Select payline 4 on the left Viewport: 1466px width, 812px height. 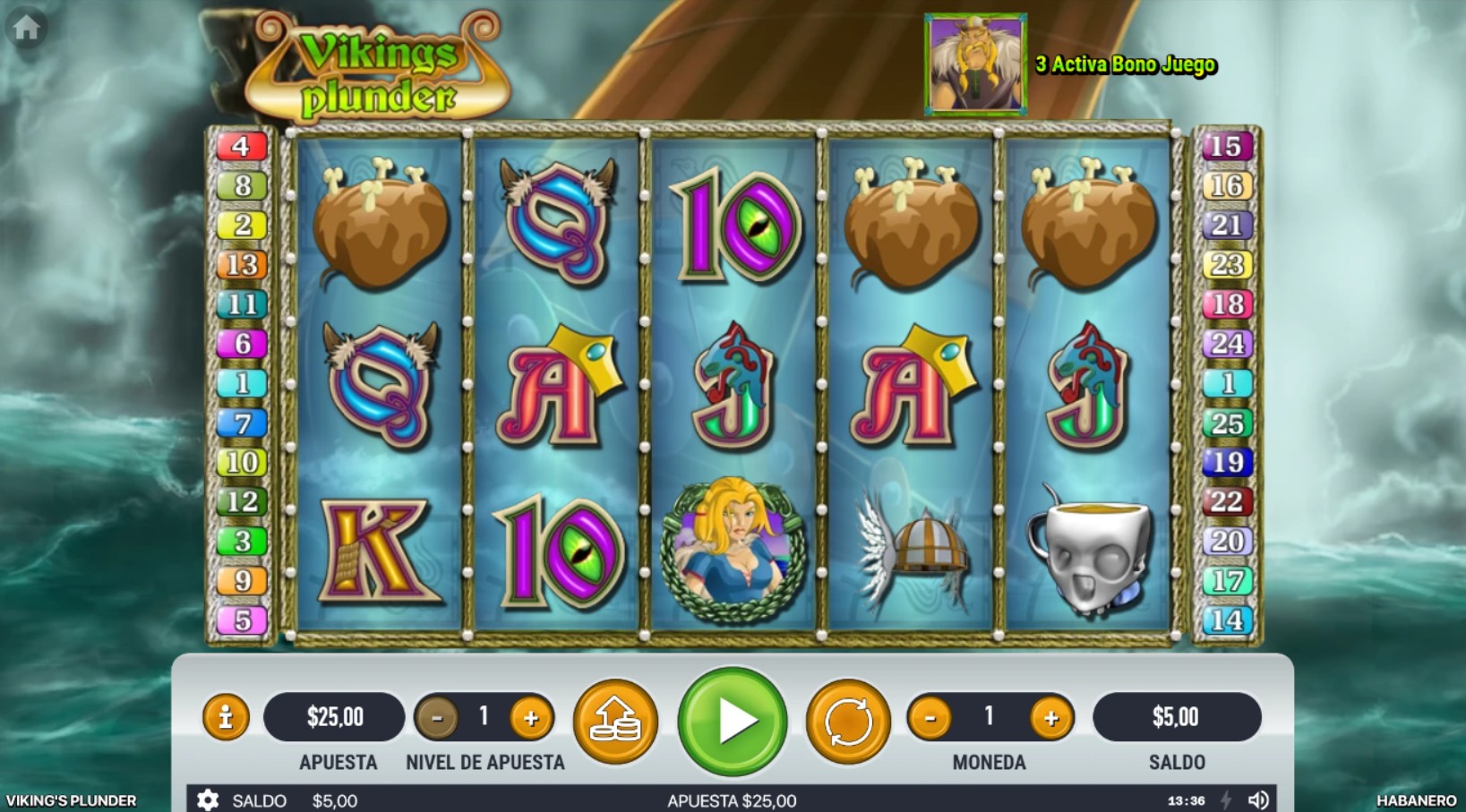[240, 146]
